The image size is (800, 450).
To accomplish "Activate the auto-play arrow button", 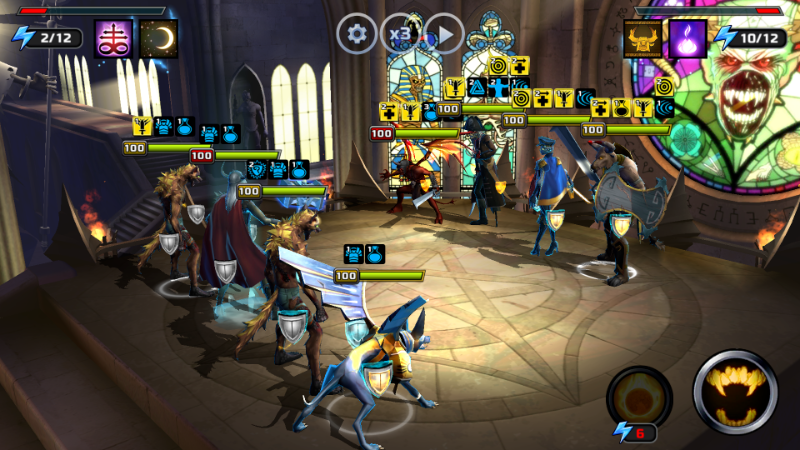I will tap(444, 35).
